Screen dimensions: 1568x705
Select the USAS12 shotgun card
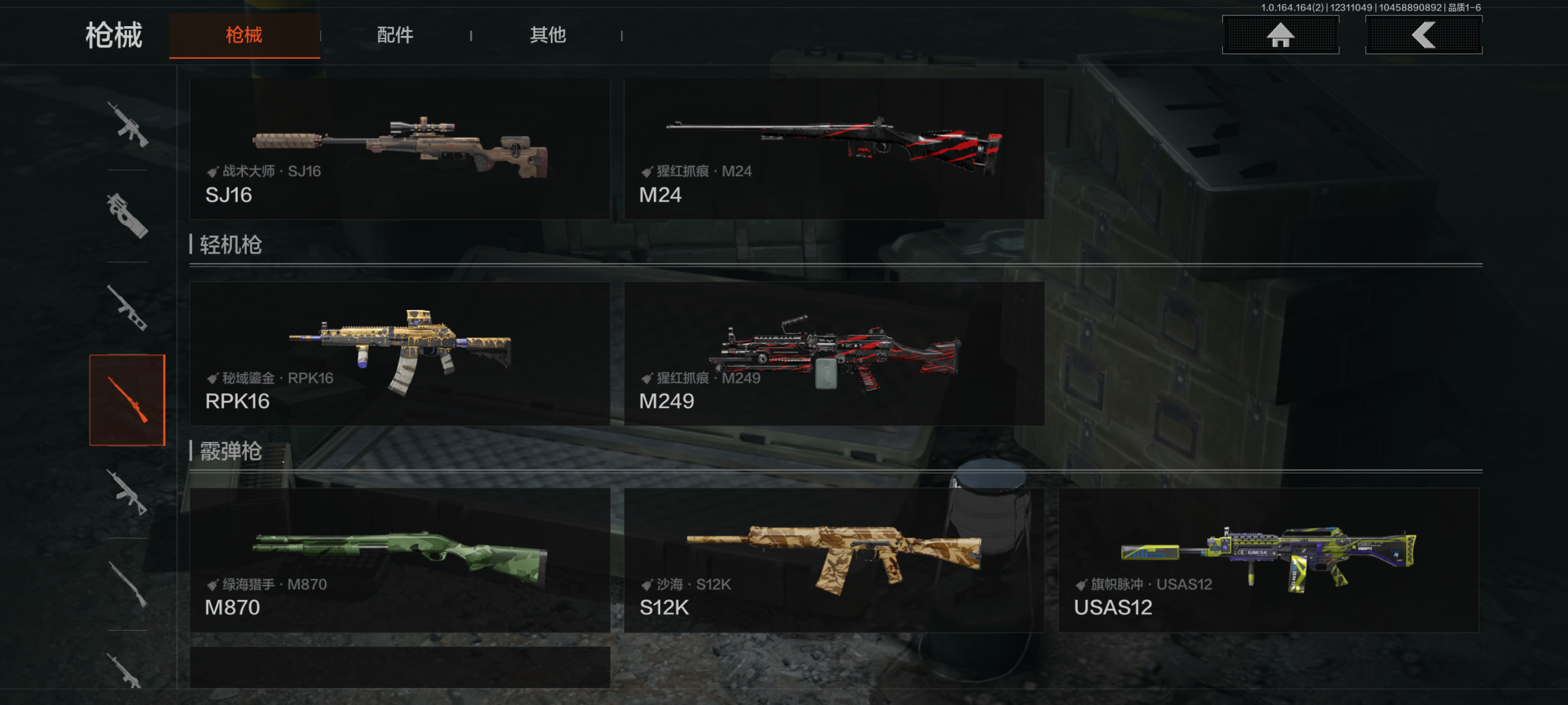click(x=1268, y=559)
